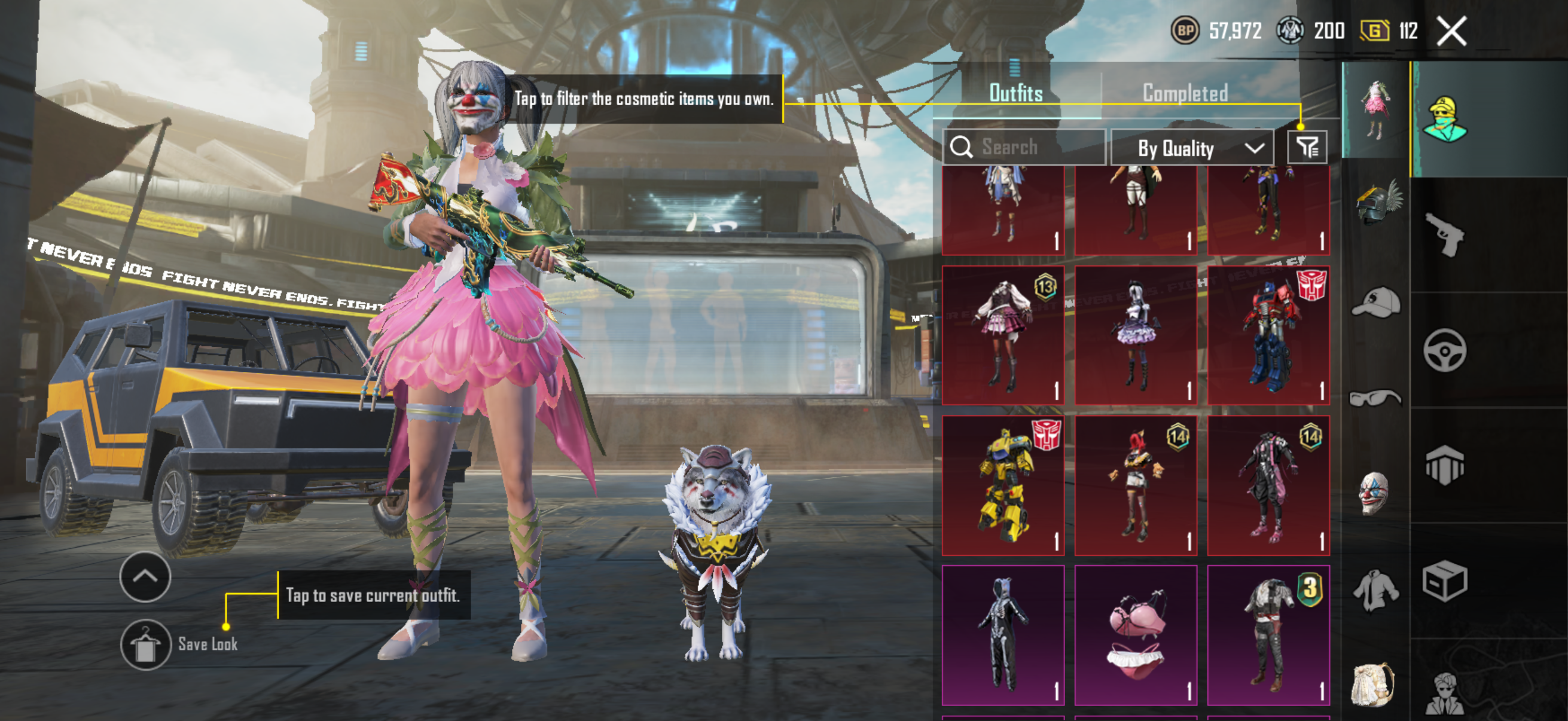Open the crate box section
Viewport: 1568px width, 721px height.
click(x=1444, y=581)
